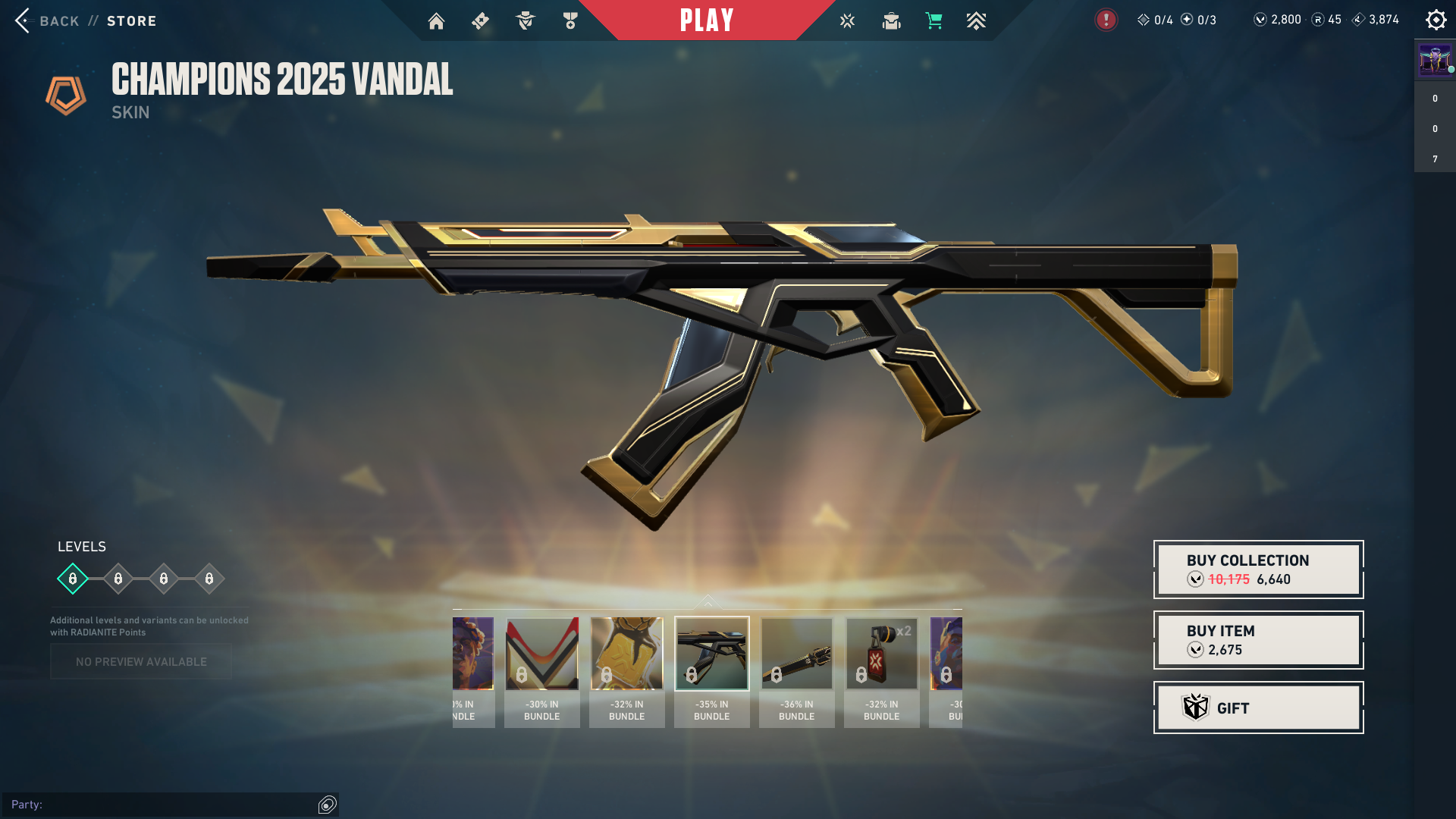Pick the thumbnail marked -30% in bundle
Viewport: 1456px width, 819px height.
tap(541, 654)
